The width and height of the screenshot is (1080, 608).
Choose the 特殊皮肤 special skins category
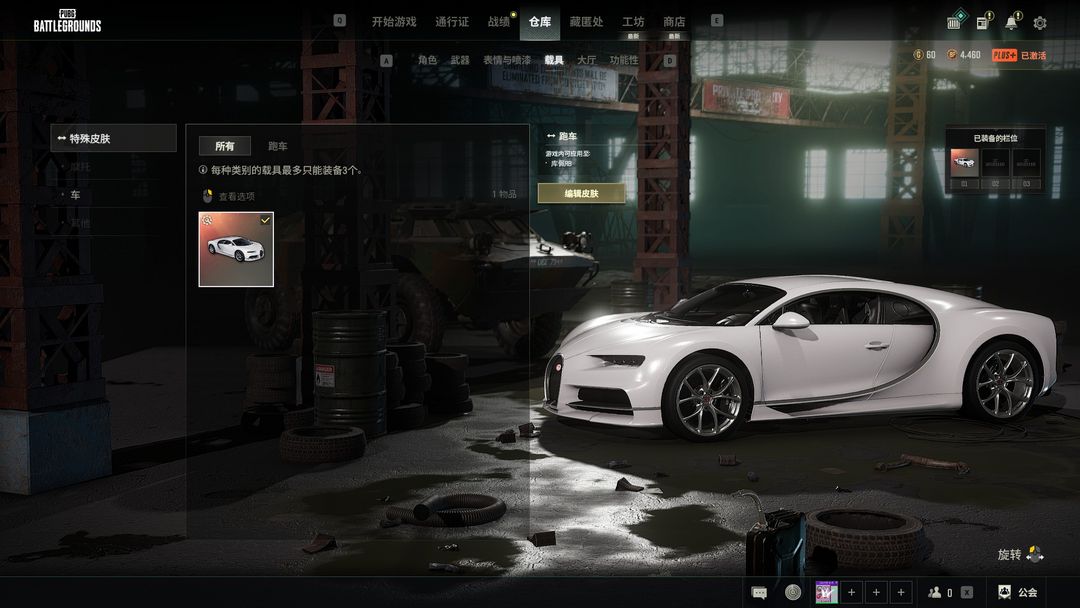(x=113, y=139)
